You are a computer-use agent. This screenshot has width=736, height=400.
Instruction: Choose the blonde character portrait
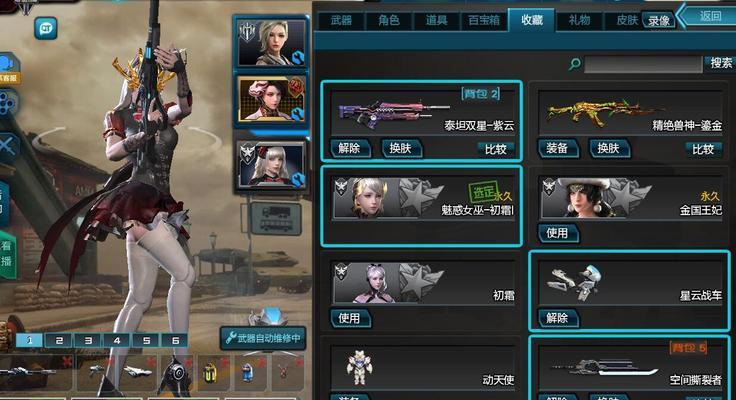click(x=270, y=41)
